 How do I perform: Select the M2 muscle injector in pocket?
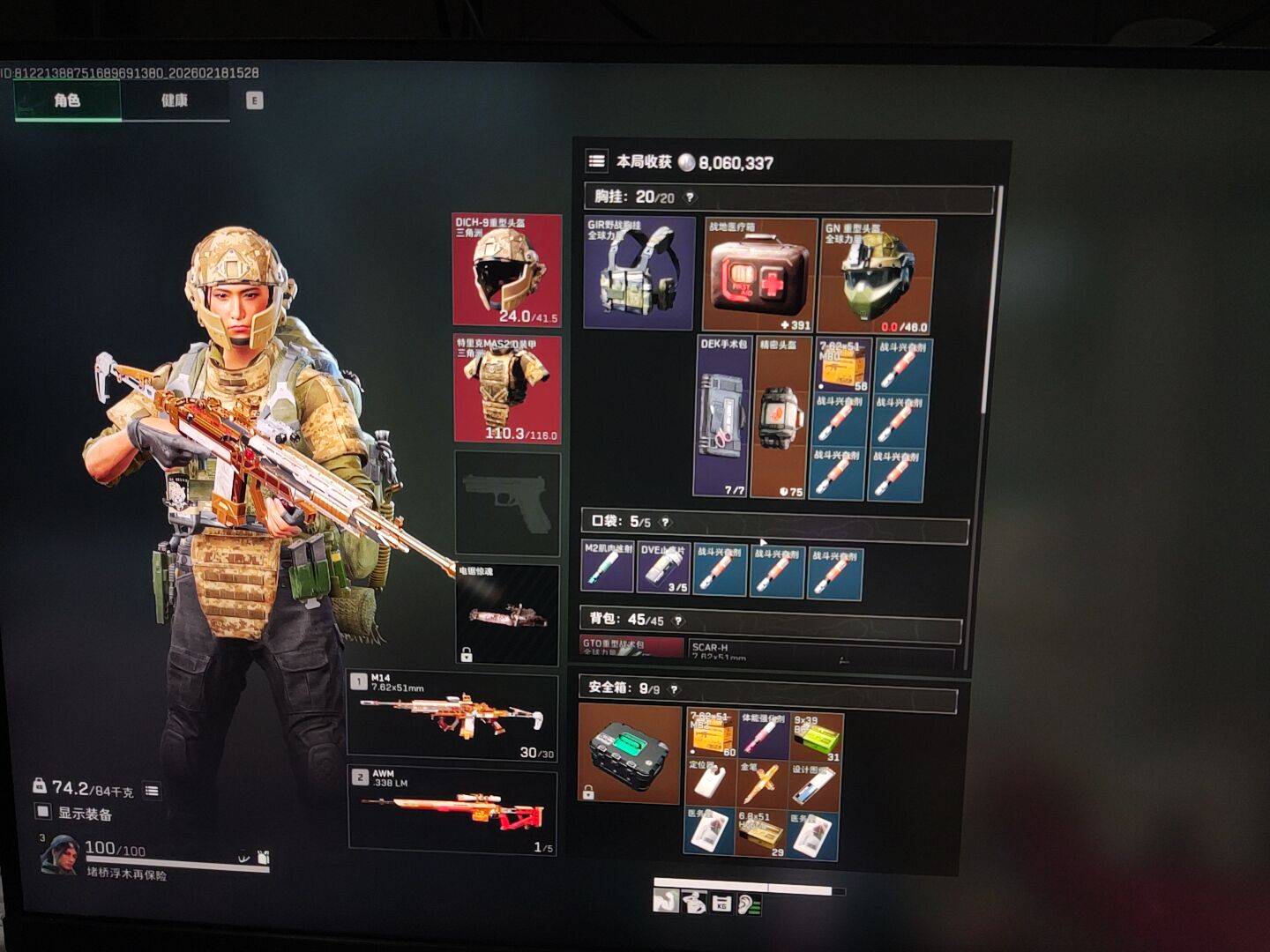(x=608, y=567)
